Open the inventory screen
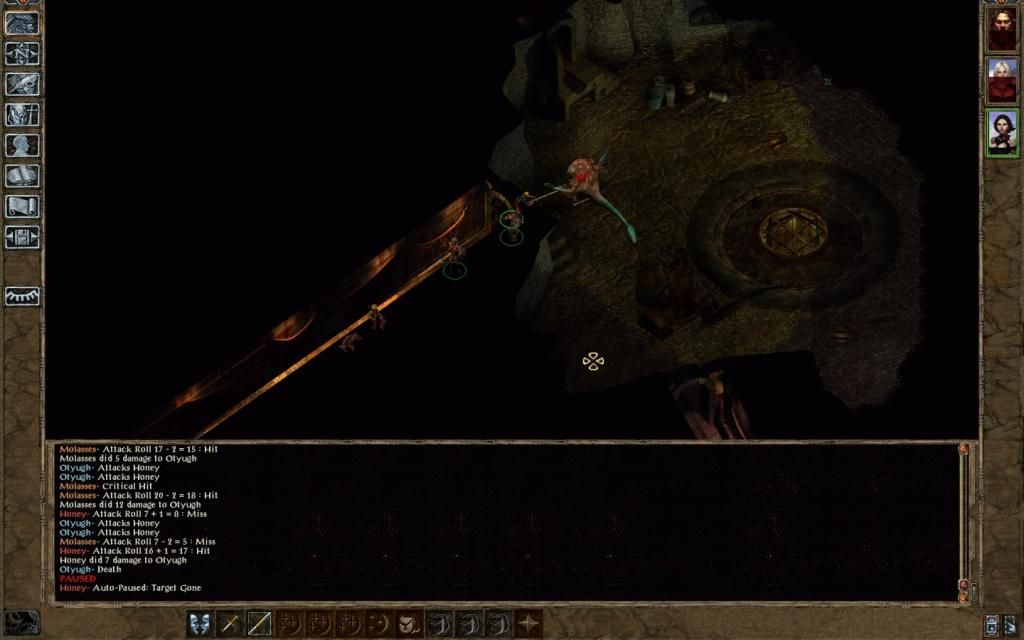The image size is (1024, 640). pos(22,115)
